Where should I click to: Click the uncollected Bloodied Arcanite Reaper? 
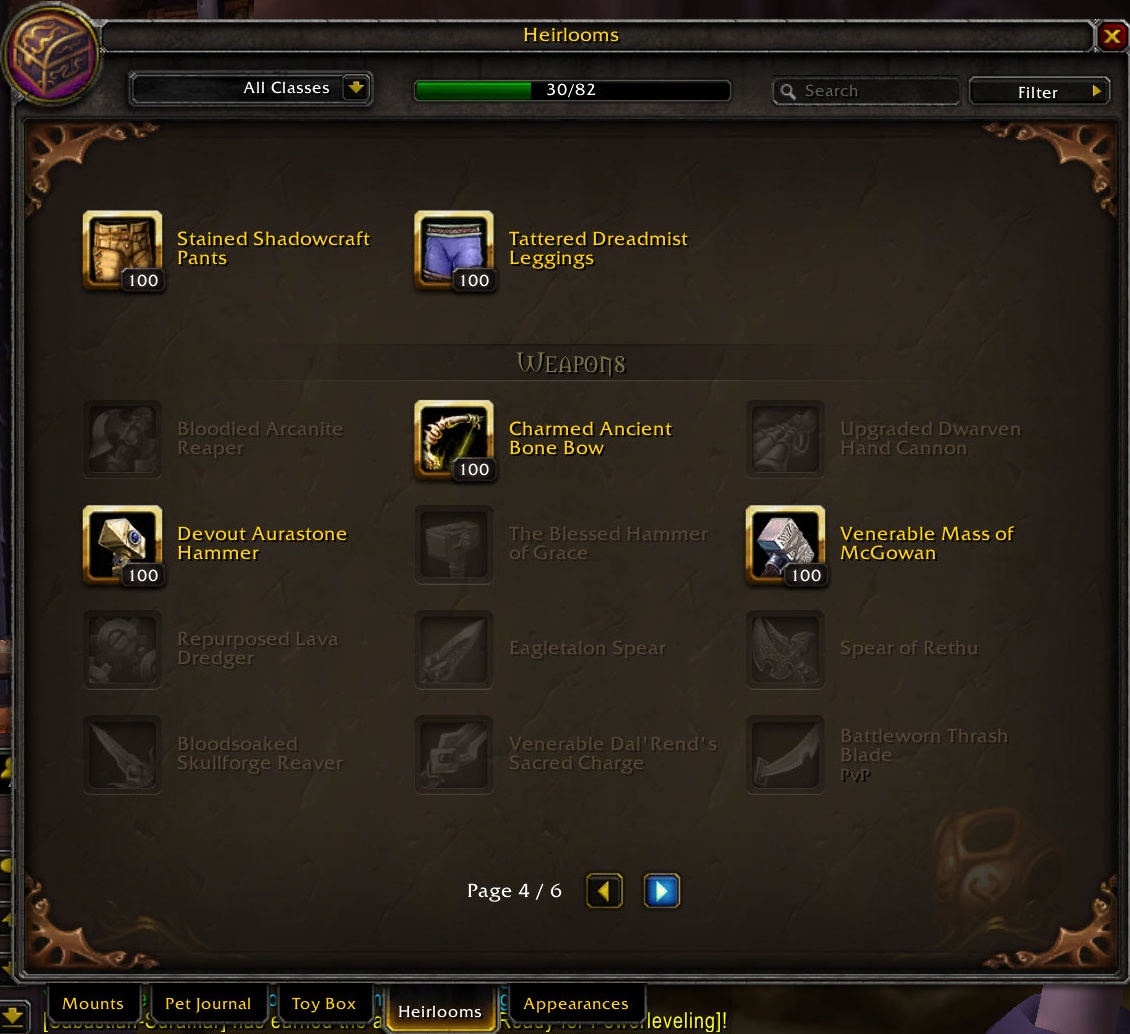tap(122, 440)
